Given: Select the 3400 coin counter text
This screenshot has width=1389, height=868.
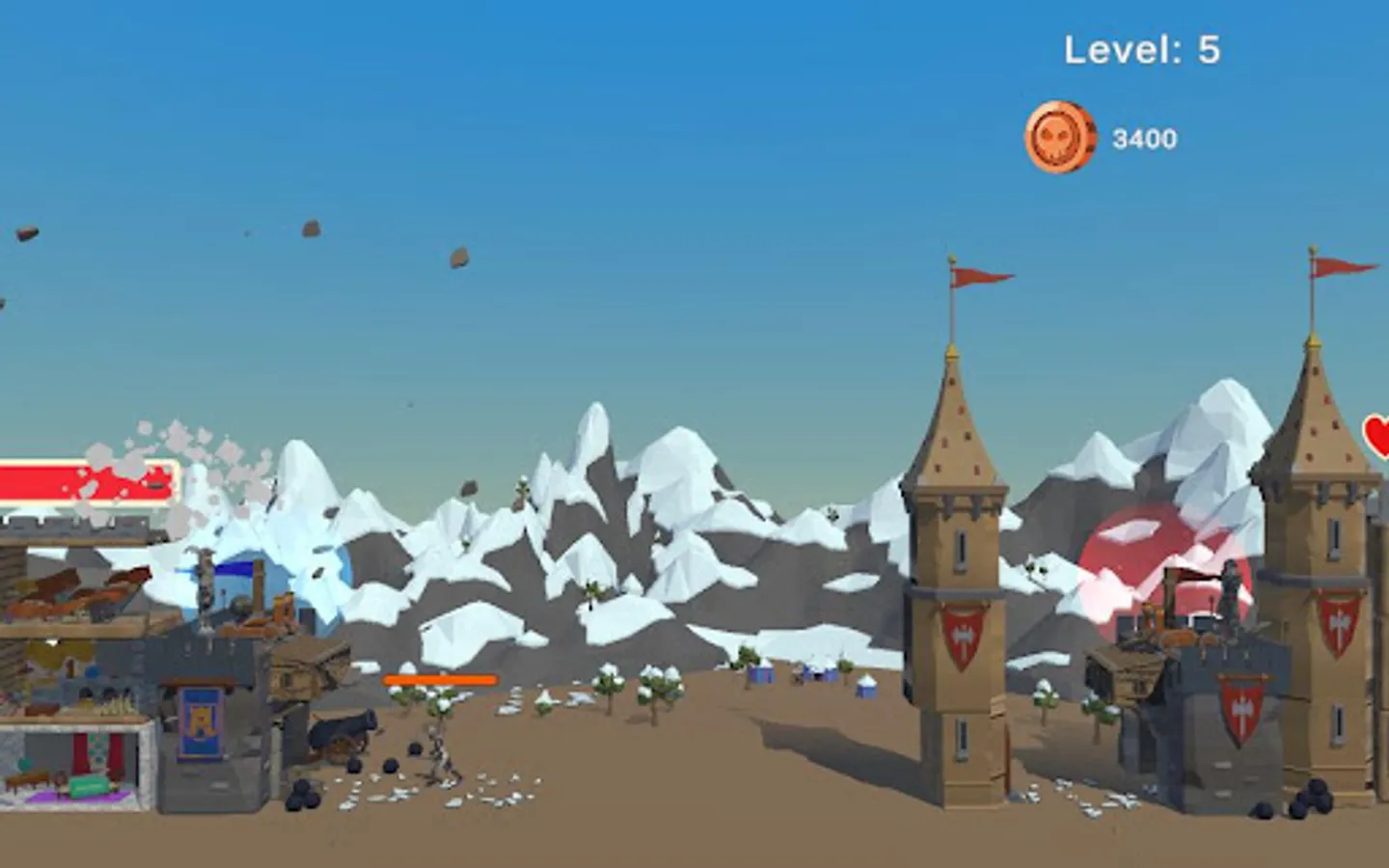Looking at the screenshot, I should point(1147,139).
